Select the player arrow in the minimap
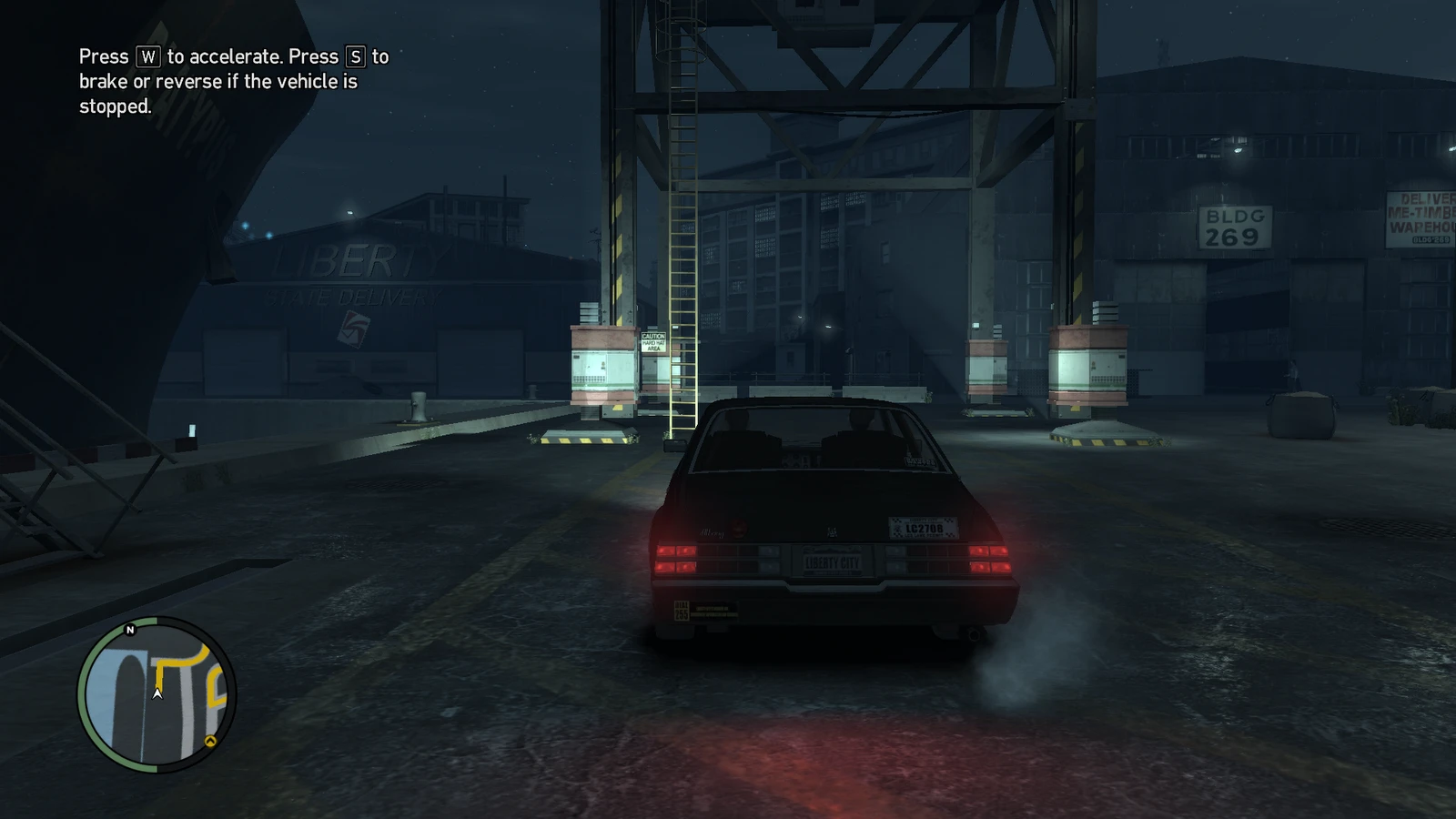This screenshot has height=819, width=1456. [x=157, y=693]
